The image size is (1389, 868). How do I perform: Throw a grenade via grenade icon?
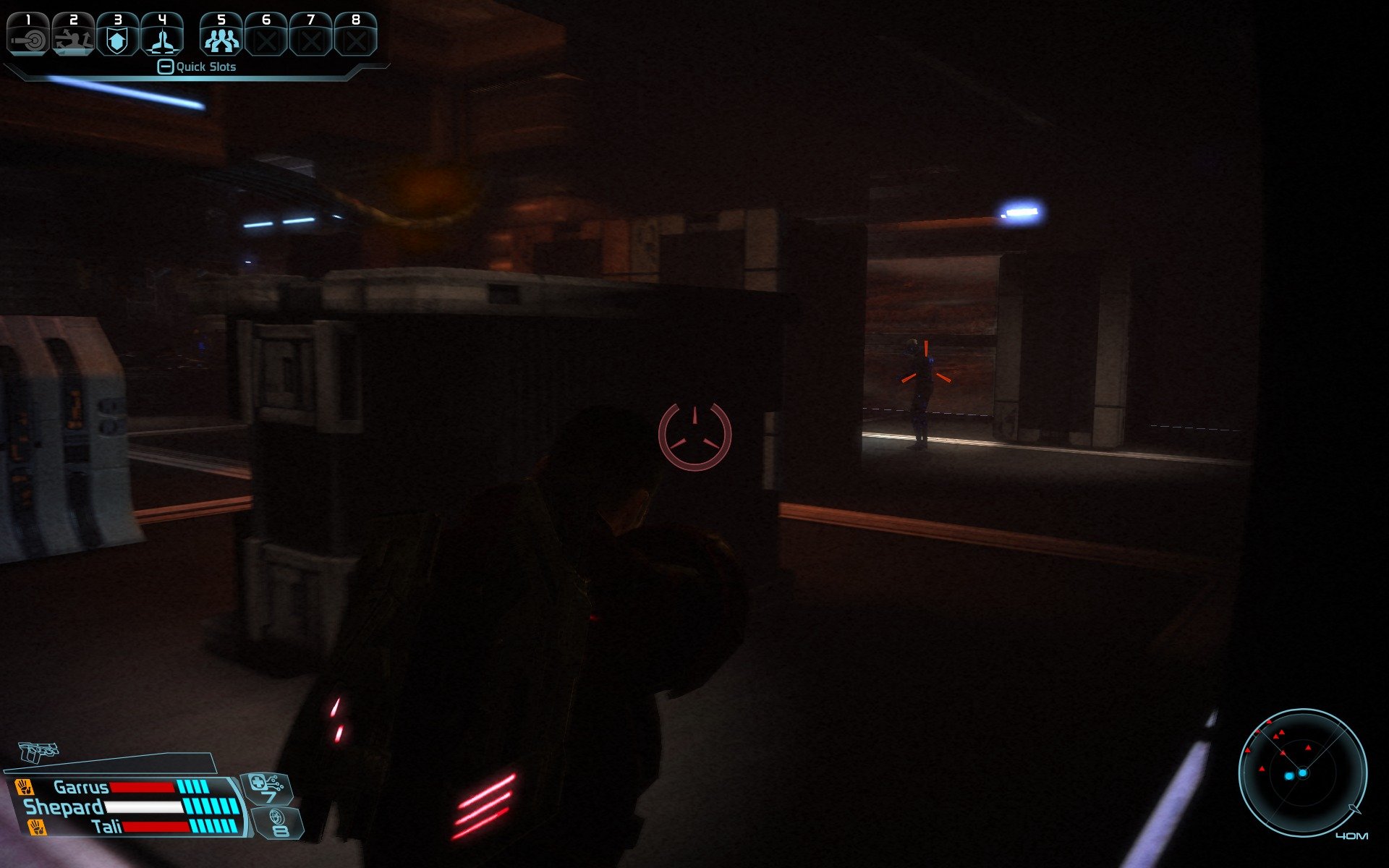278,823
